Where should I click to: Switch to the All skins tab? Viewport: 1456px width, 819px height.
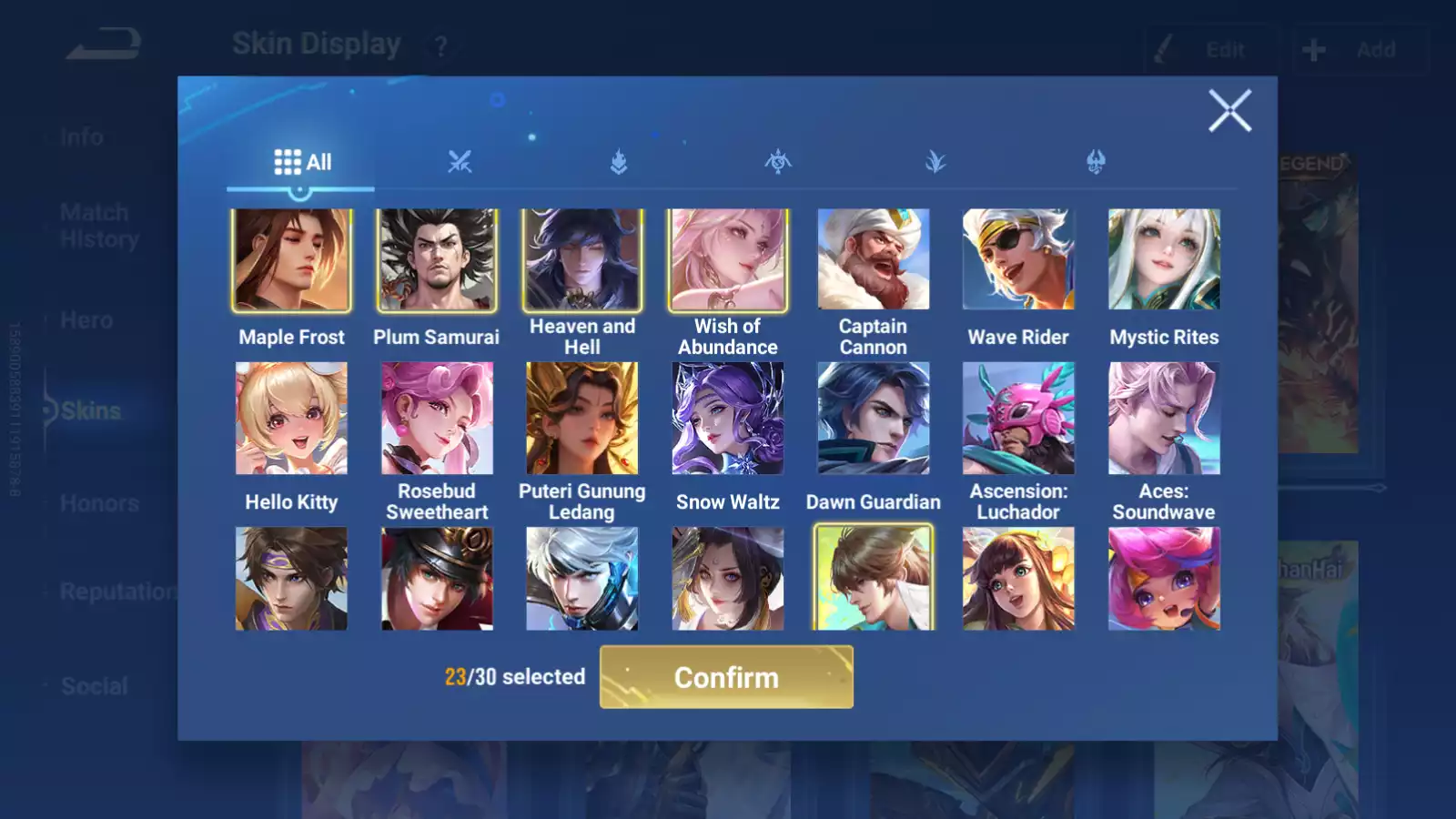click(x=302, y=162)
